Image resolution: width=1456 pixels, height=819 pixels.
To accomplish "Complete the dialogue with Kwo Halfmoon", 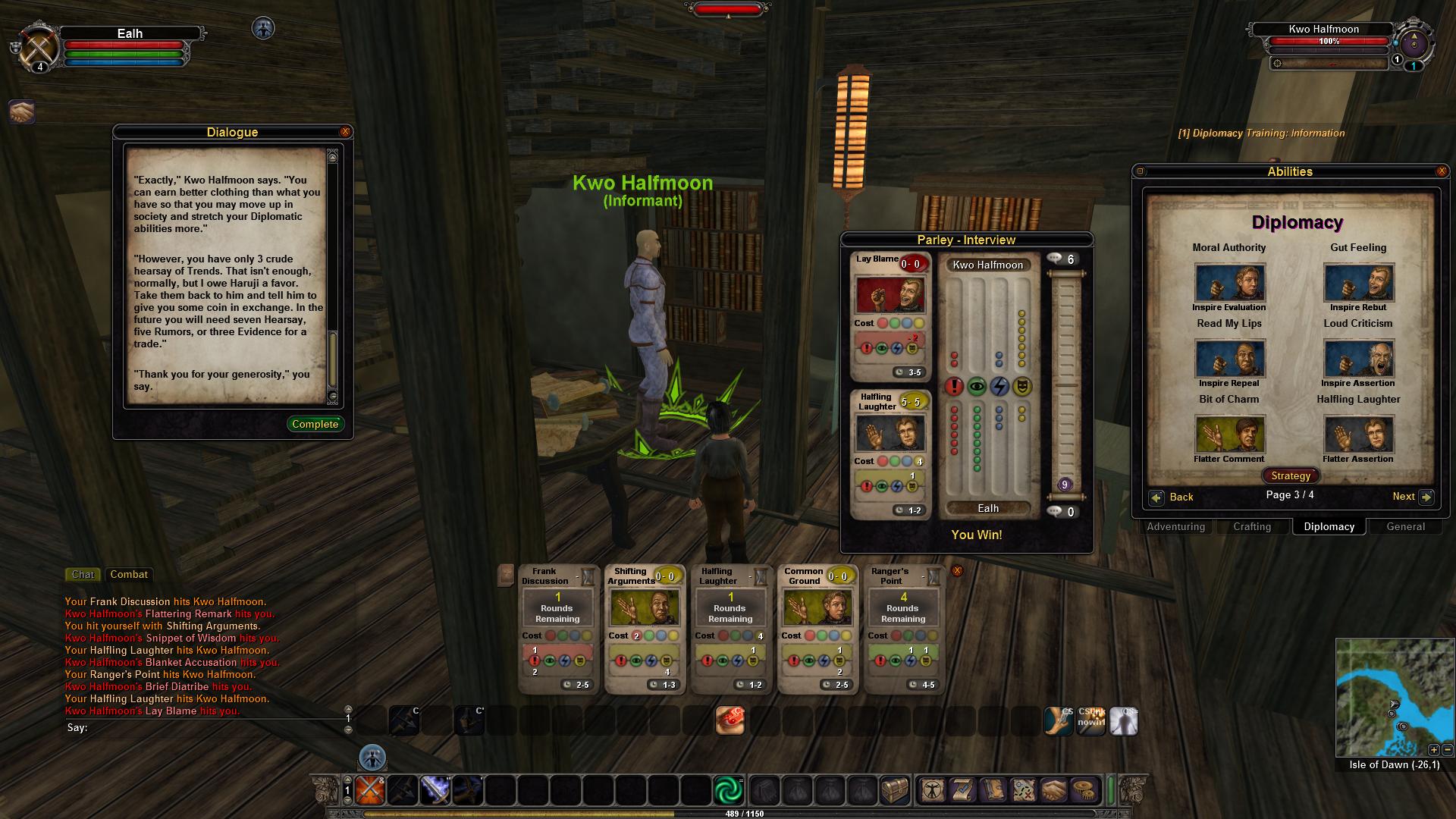I will click(x=315, y=424).
